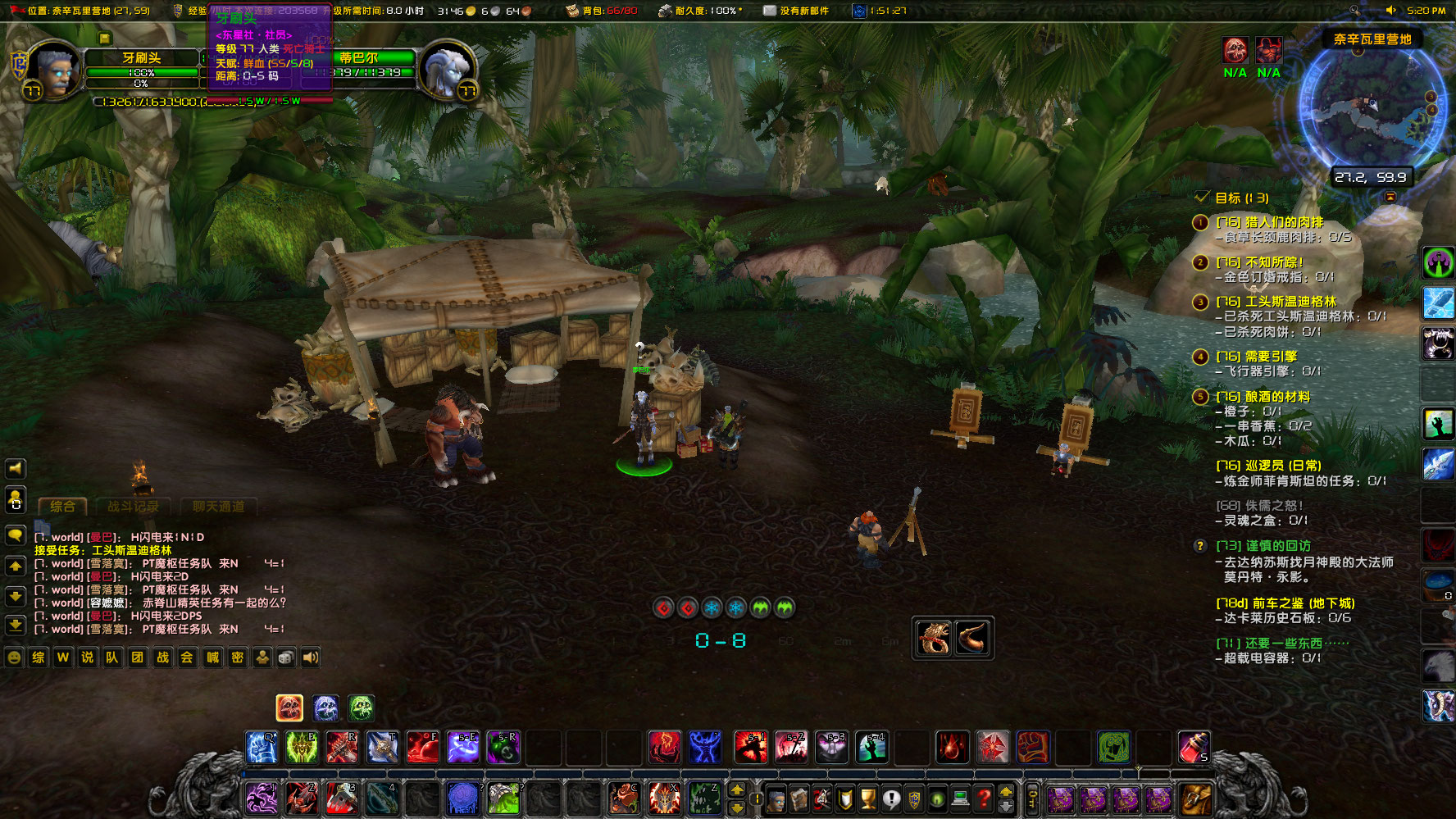Open the target 蒂巴尔 portrait frame
This screenshot has width=1456, height=819.
[447, 71]
